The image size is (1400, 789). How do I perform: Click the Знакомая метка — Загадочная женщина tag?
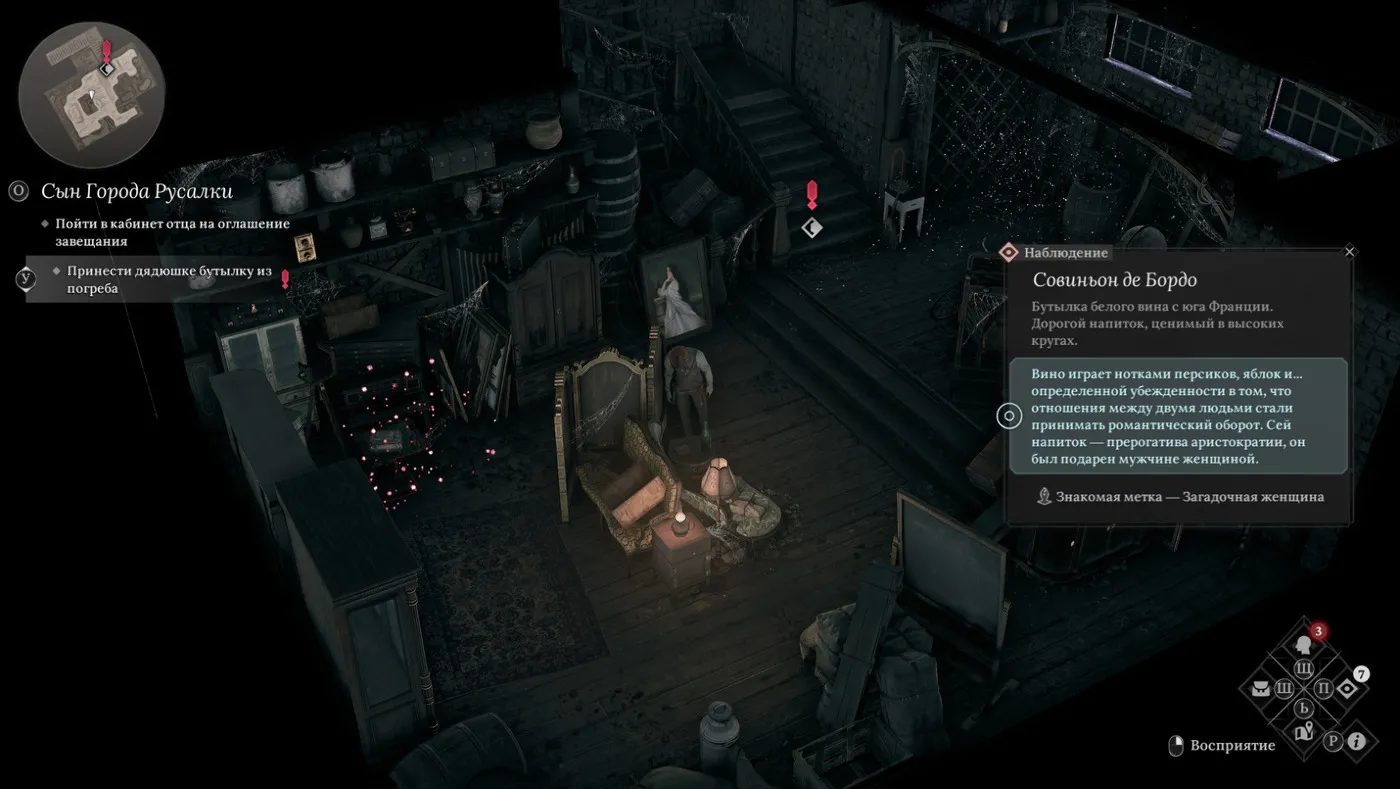pyautogui.click(x=1180, y=496)
